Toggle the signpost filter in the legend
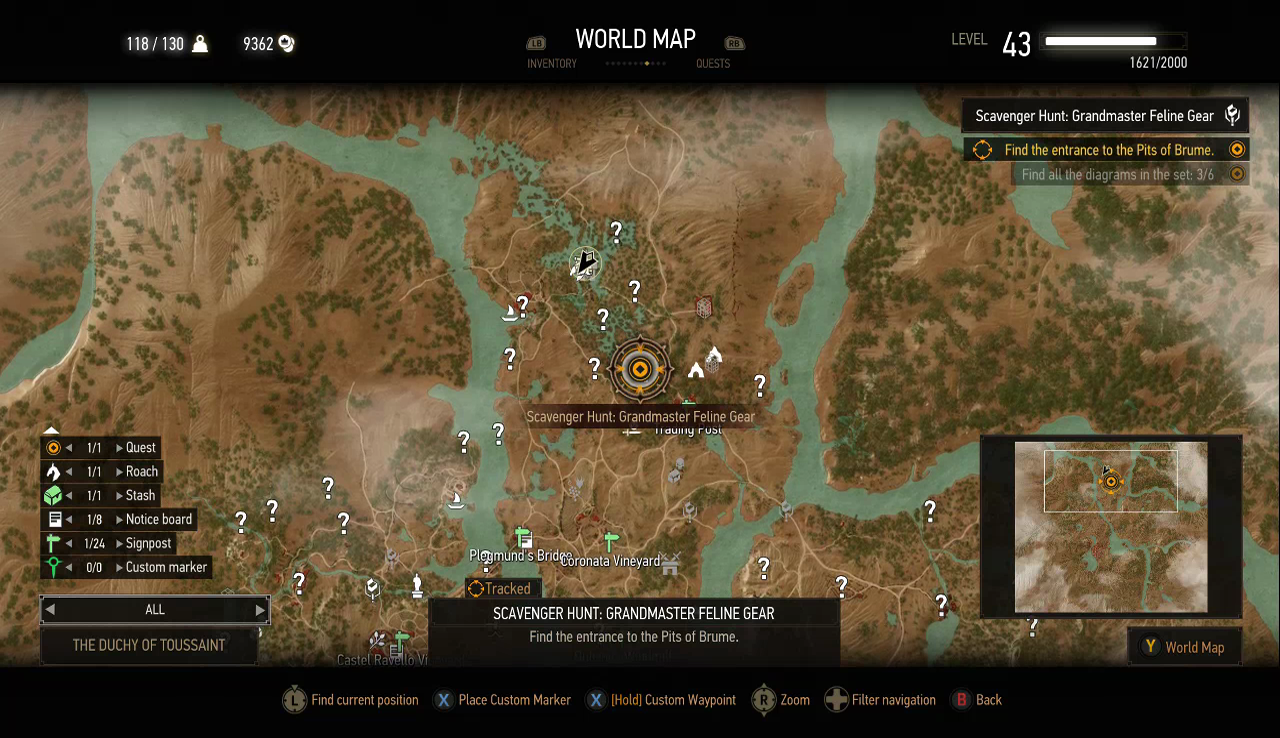The width and height of the screenshot is (1280, 738). pyautogui.click(x=53, y=543)
